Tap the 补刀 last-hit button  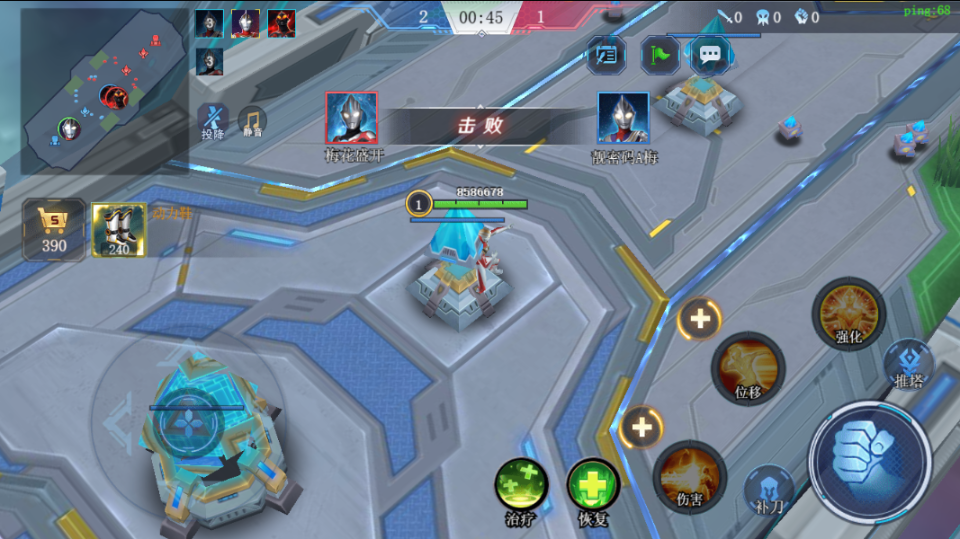pyautogui.click(x=769, y=489)
